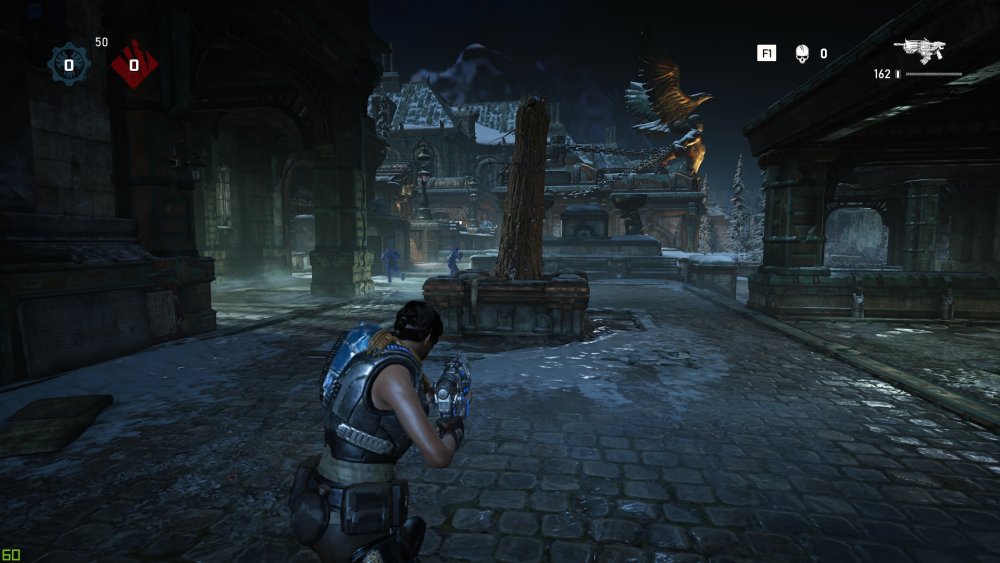Click the skull kill counter icon
The image size is (1000, 563).
pyautogui.click(x=801, y=53)
